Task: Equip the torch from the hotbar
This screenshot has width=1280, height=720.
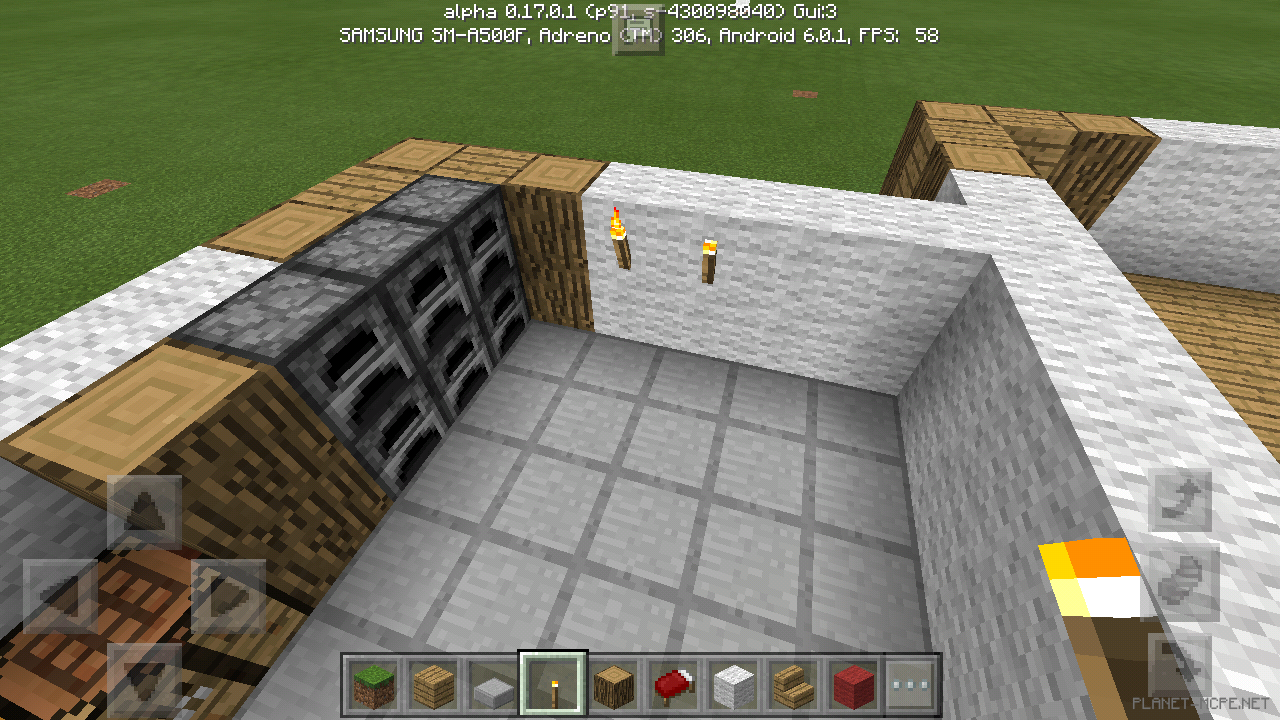Action: point(555,685)
